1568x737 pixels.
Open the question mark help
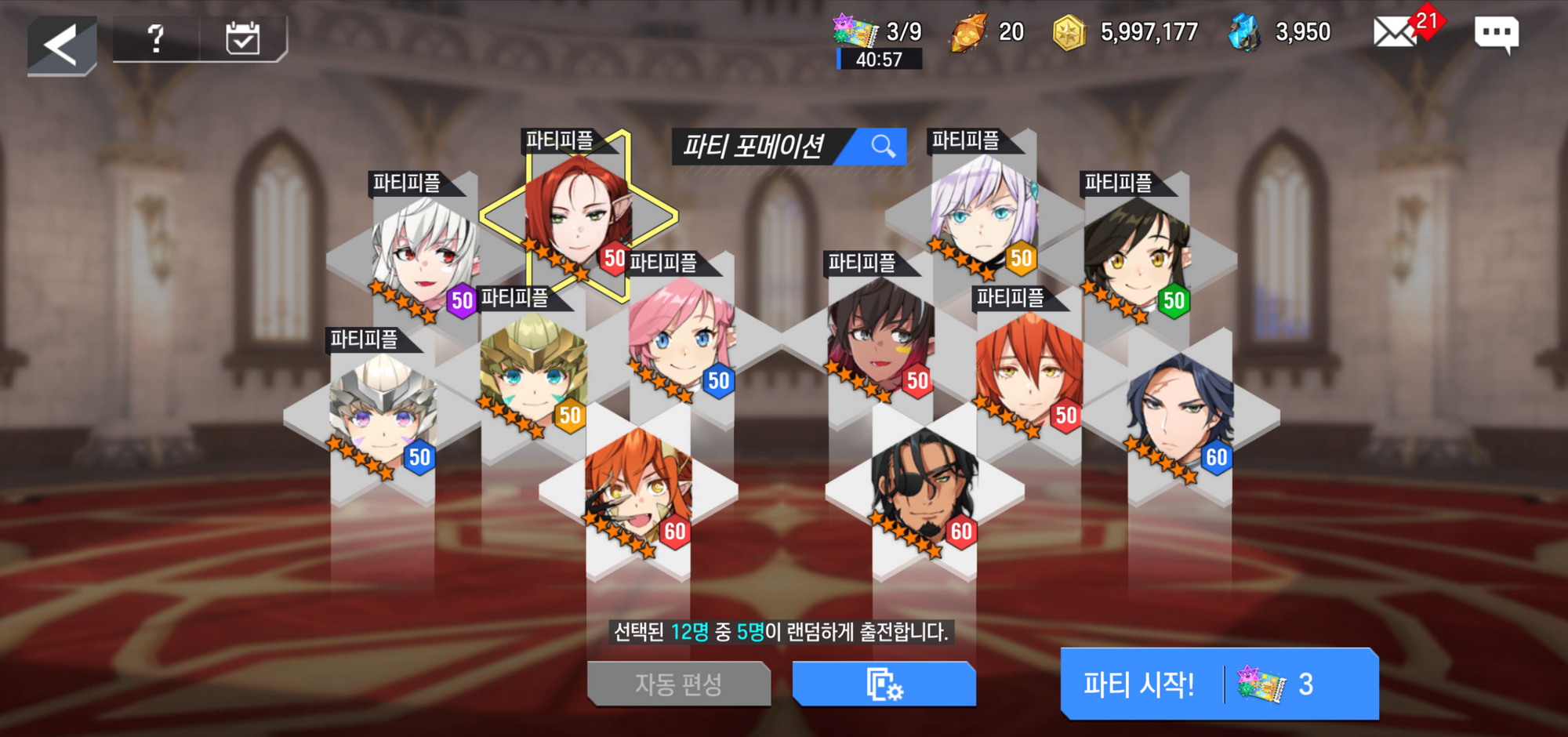[x=156, y=38]
